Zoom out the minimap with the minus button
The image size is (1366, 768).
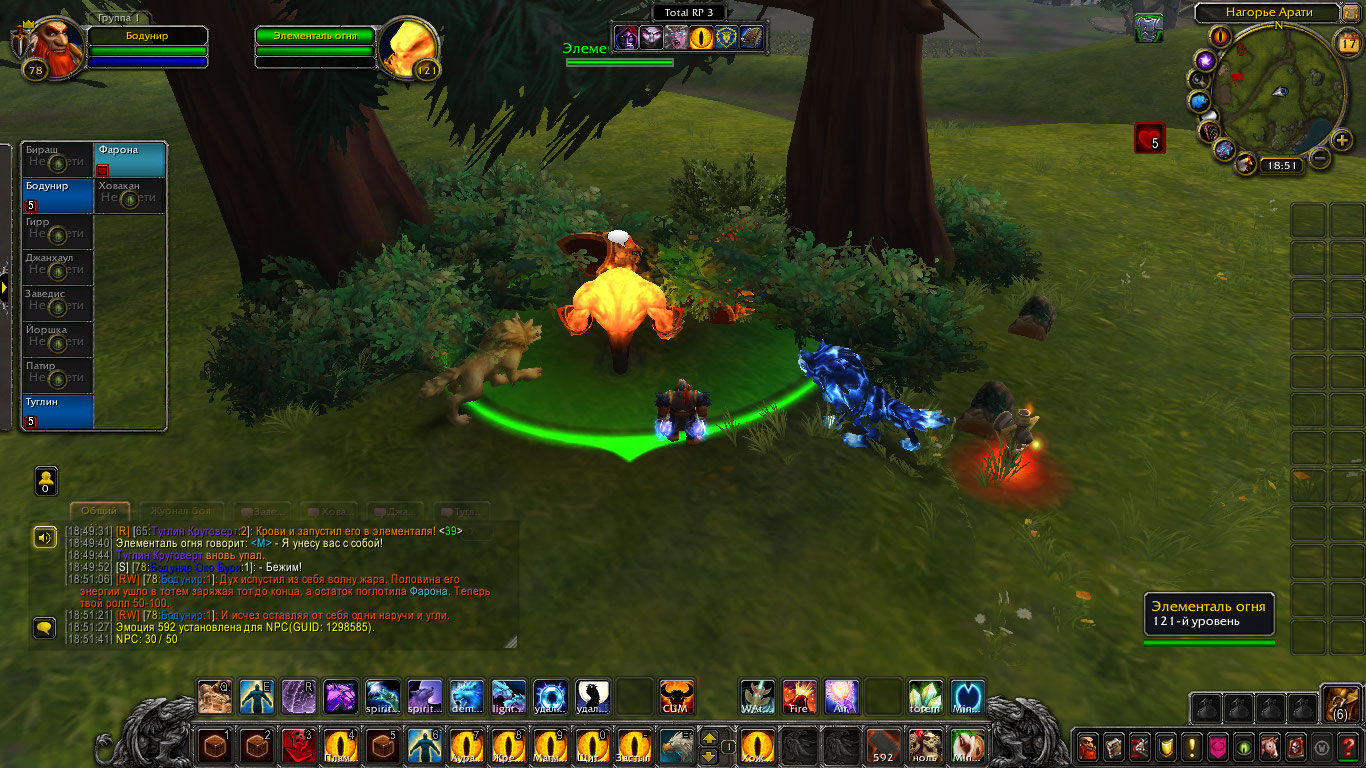point(1320,158)
